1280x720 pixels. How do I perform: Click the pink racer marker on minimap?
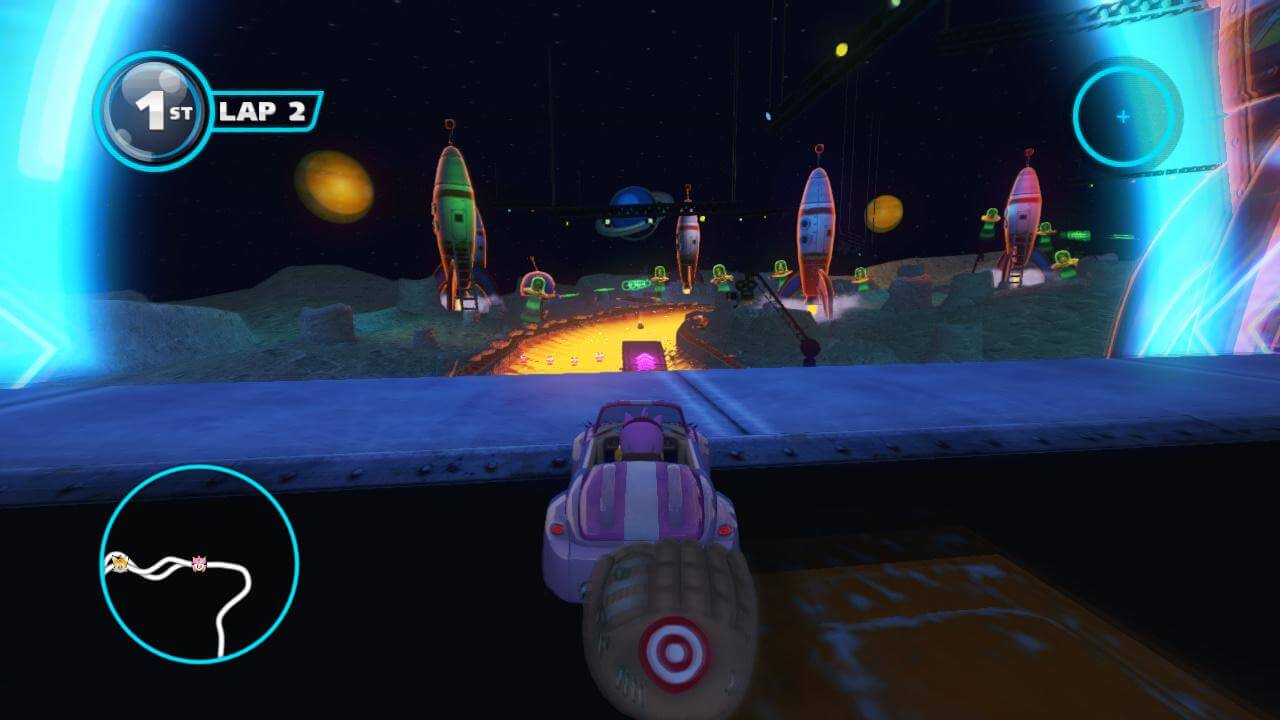198,565
